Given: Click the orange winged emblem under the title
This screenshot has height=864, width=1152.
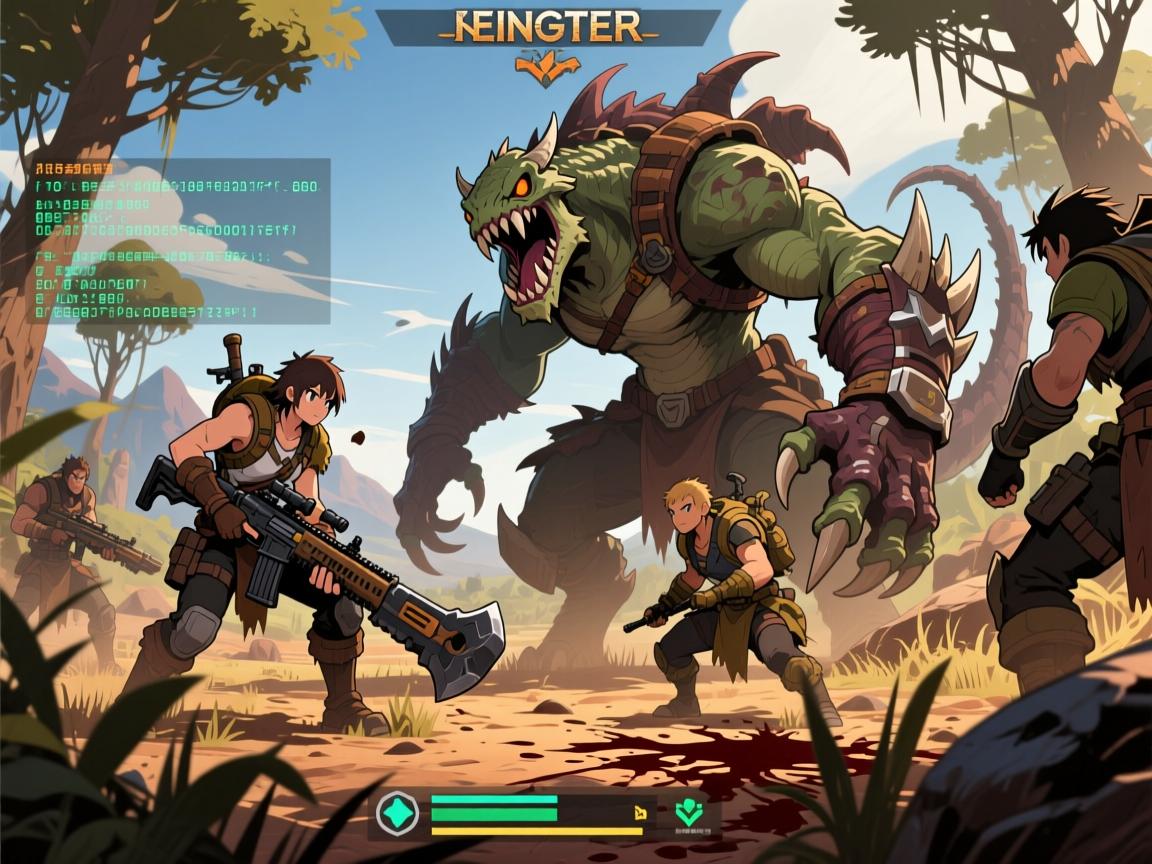Looking at the screenshot, I should [548, 66].
